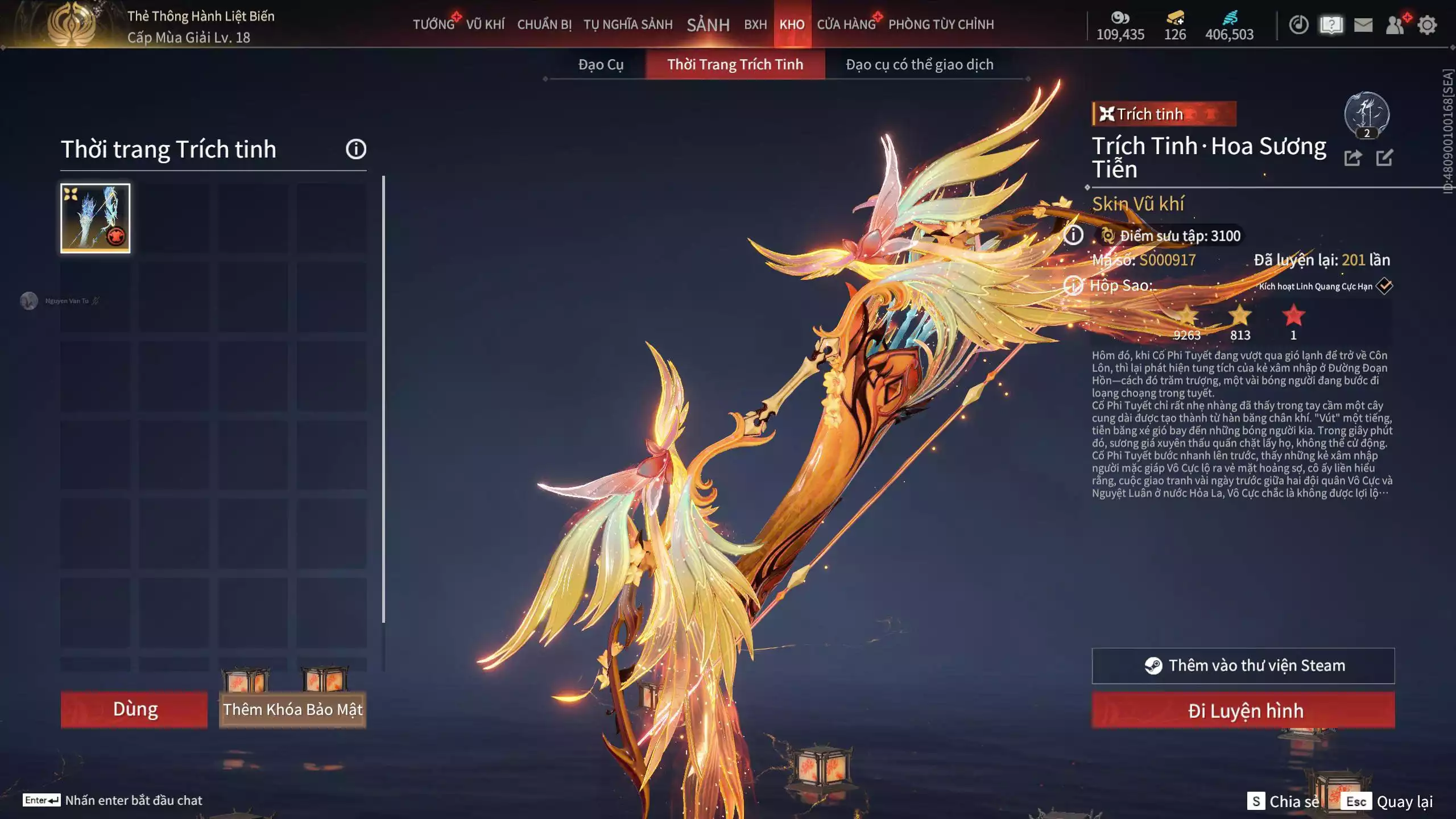Open the BXH rankings

(x=755, y=24)
